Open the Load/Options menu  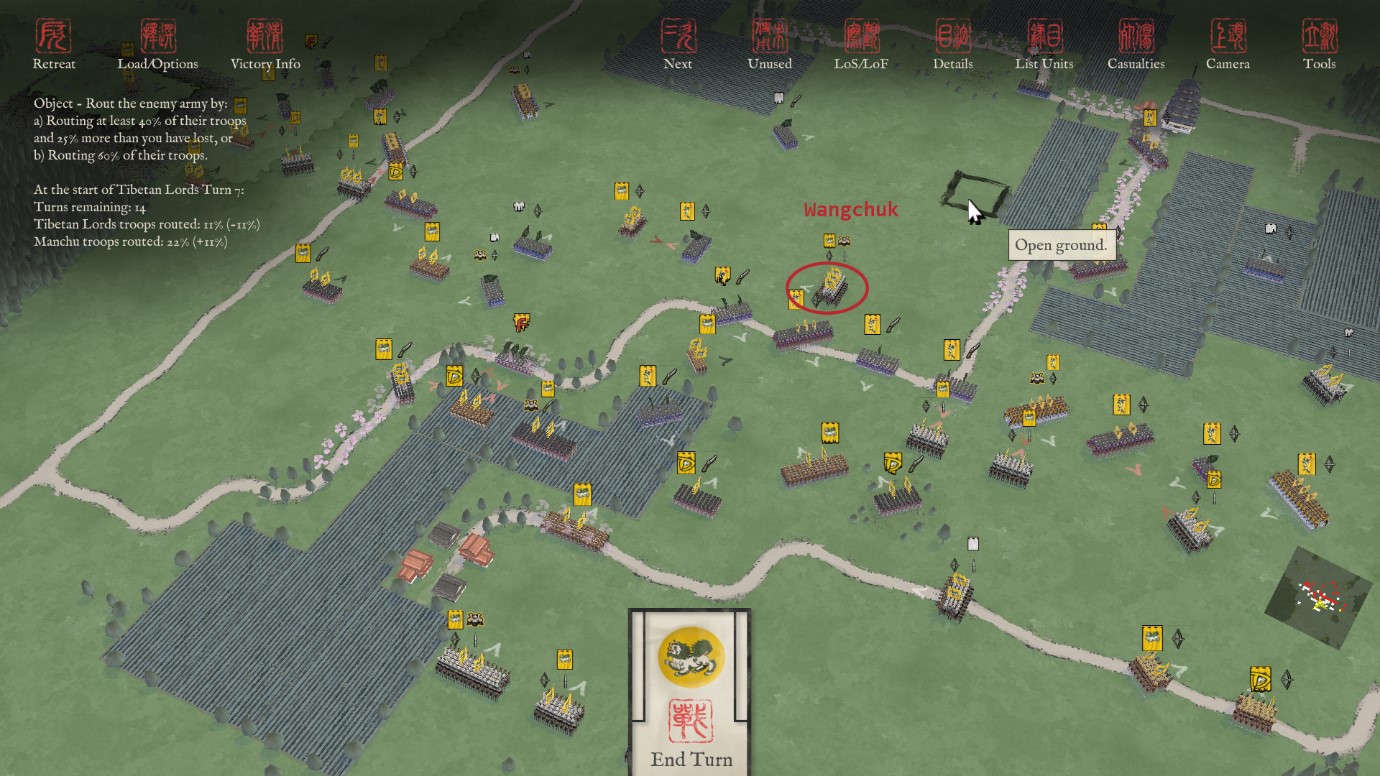pos(158,45)
